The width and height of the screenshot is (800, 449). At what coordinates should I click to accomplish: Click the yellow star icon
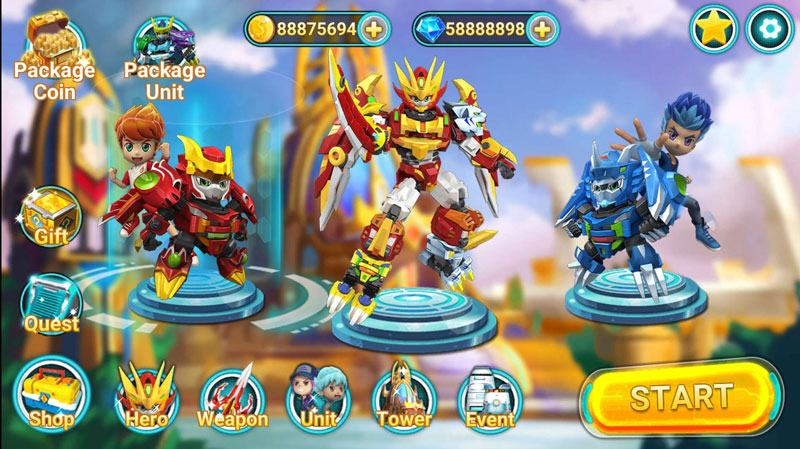pos(714,29)
